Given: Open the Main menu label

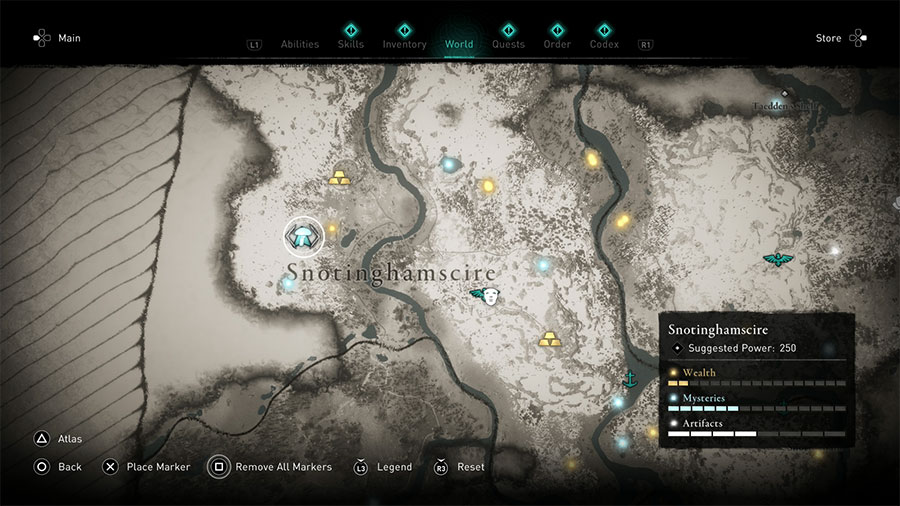Looking at the screenshot, I should pyautogui.click(x=69, y=38).
